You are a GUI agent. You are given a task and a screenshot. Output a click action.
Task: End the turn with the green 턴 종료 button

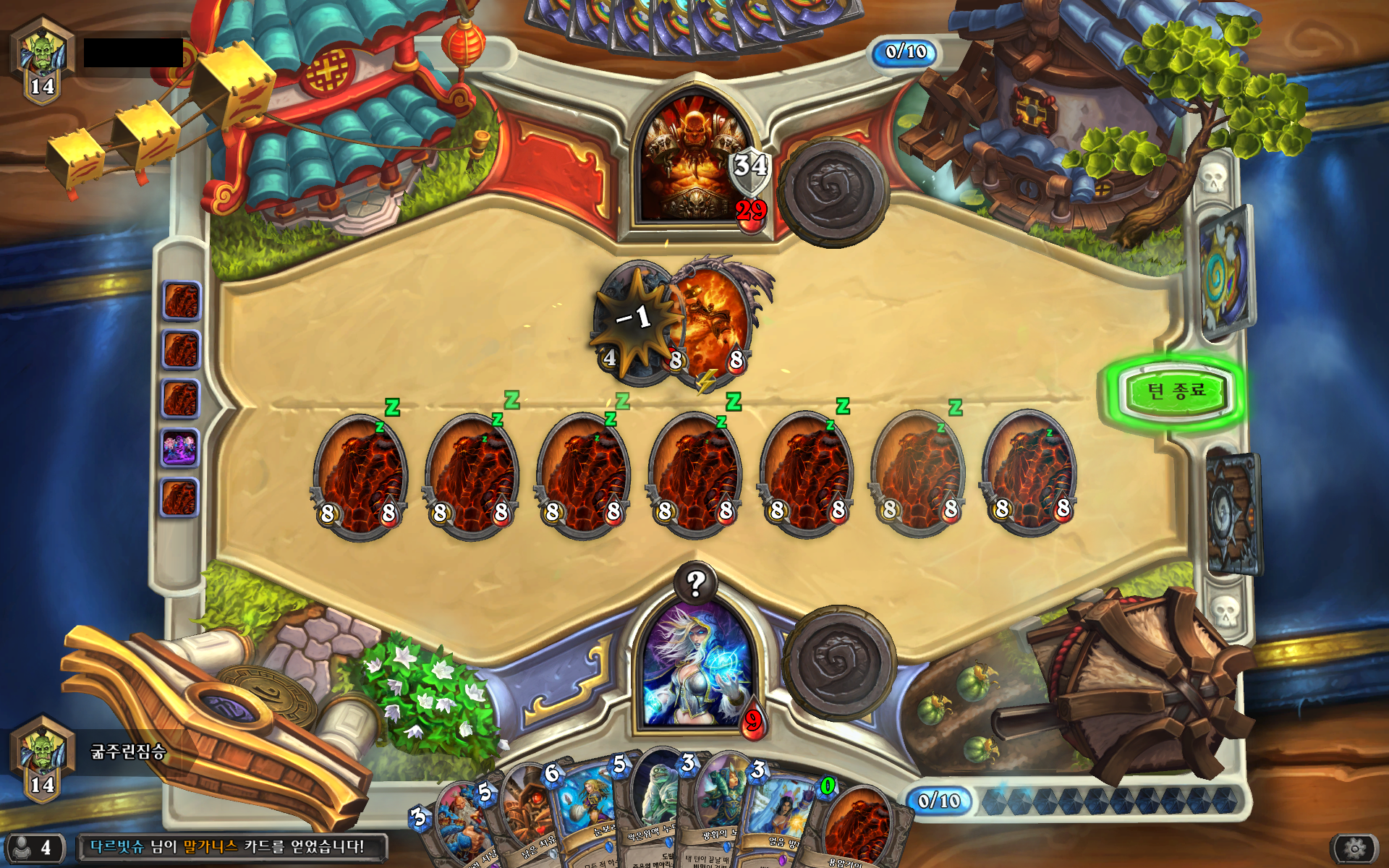1176,391
